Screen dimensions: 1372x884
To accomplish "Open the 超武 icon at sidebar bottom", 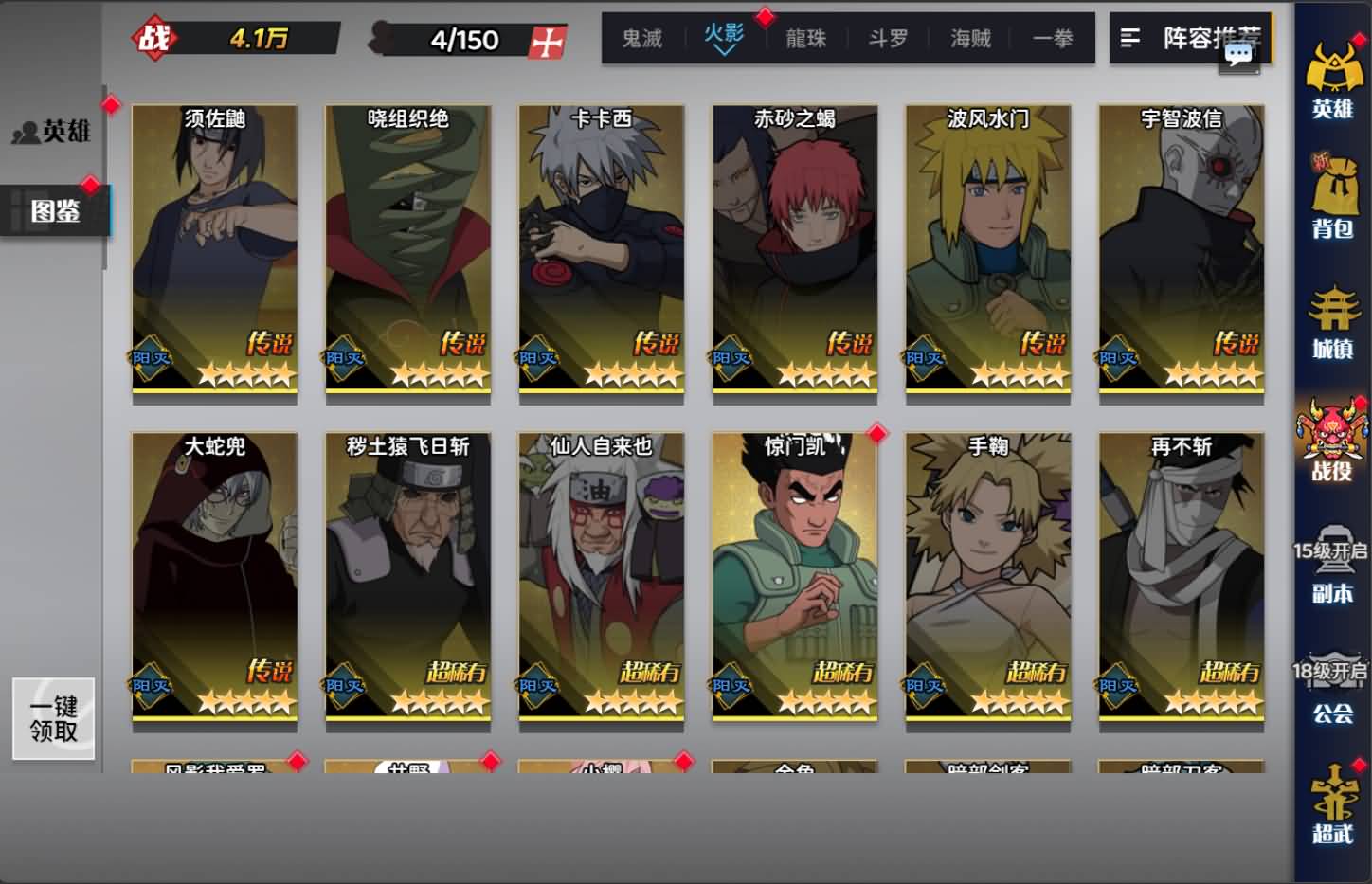I will 1333,810.
